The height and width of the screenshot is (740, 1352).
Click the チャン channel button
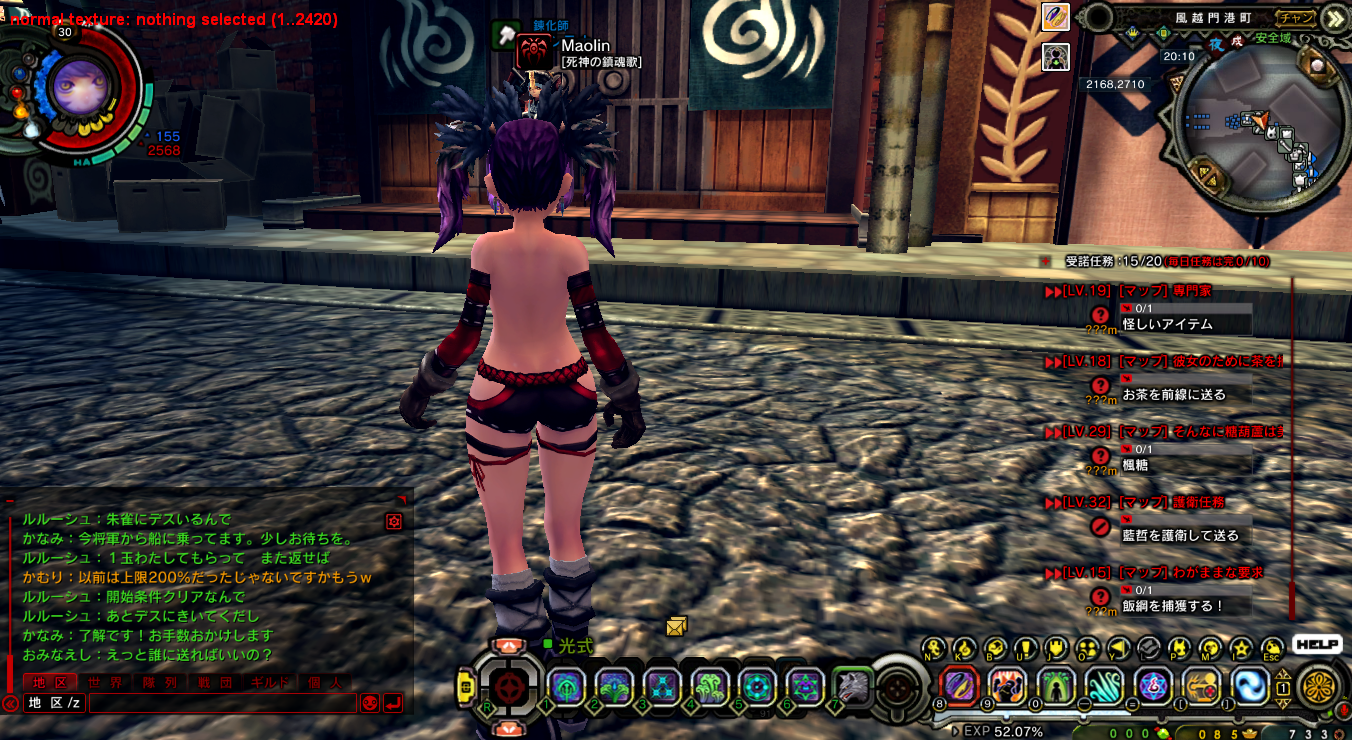1297,17
